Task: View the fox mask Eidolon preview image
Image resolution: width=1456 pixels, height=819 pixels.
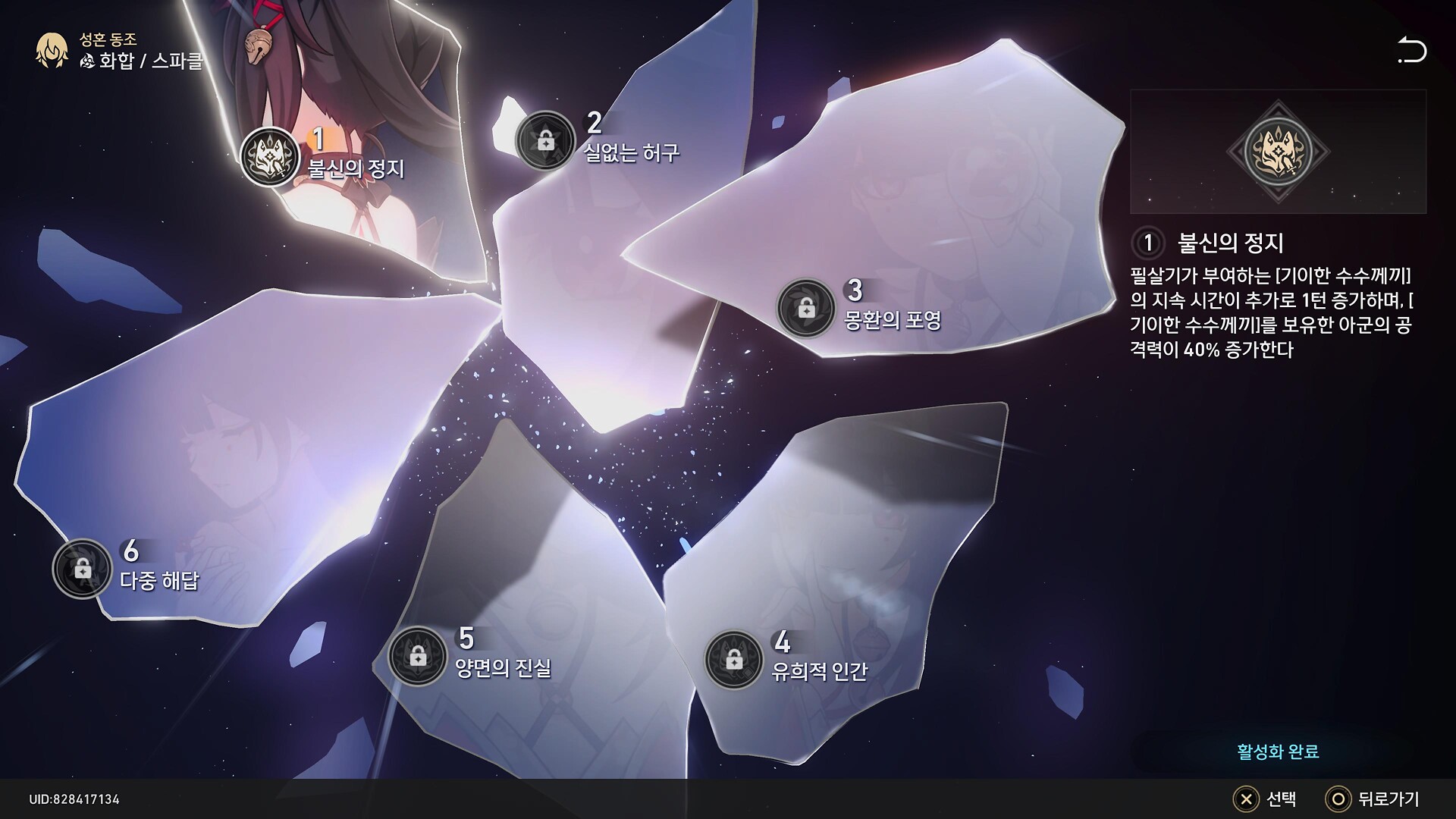Action: click(1278, 151)
